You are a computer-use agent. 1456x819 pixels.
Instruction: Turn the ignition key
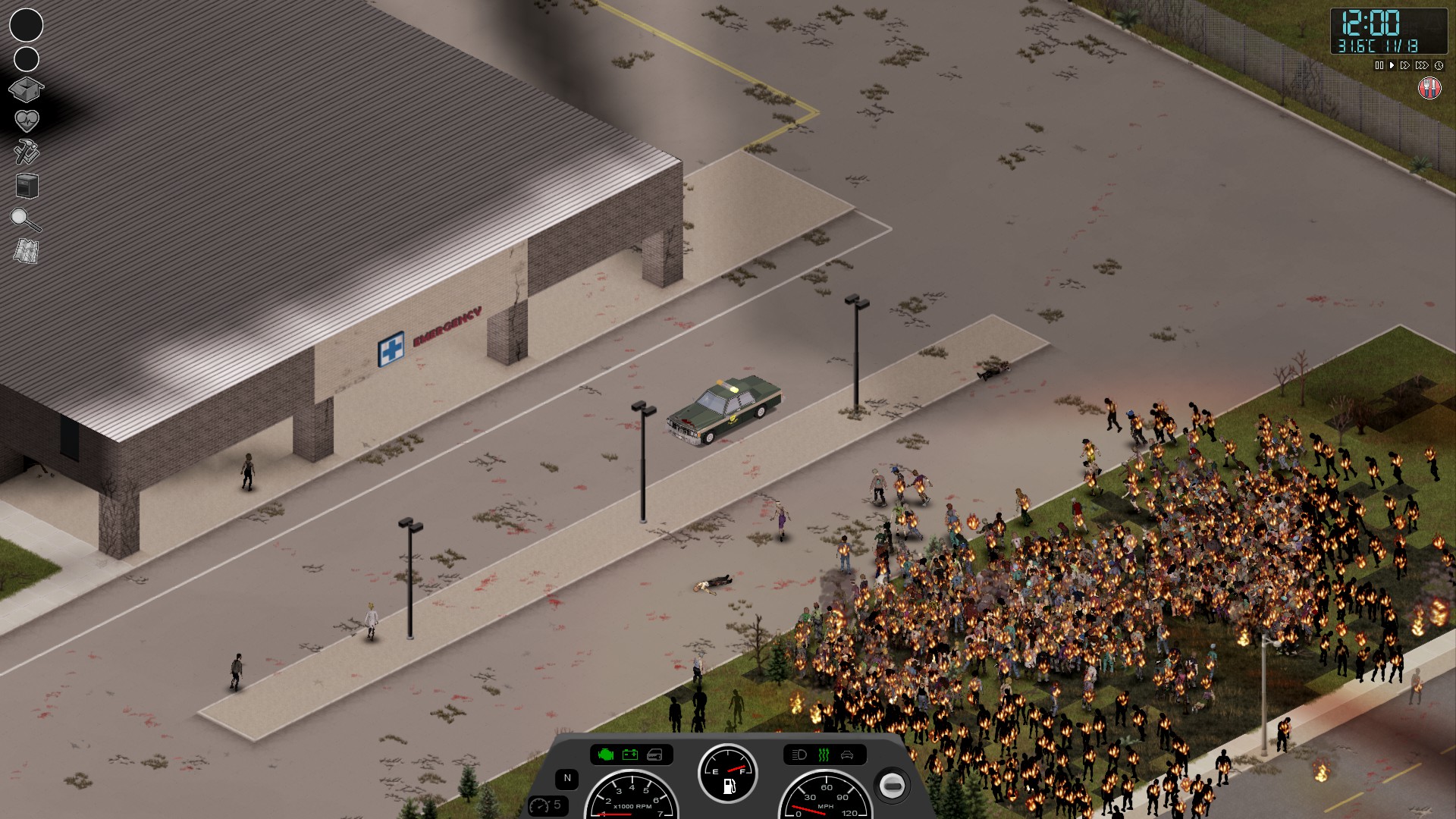click(891, 785)
